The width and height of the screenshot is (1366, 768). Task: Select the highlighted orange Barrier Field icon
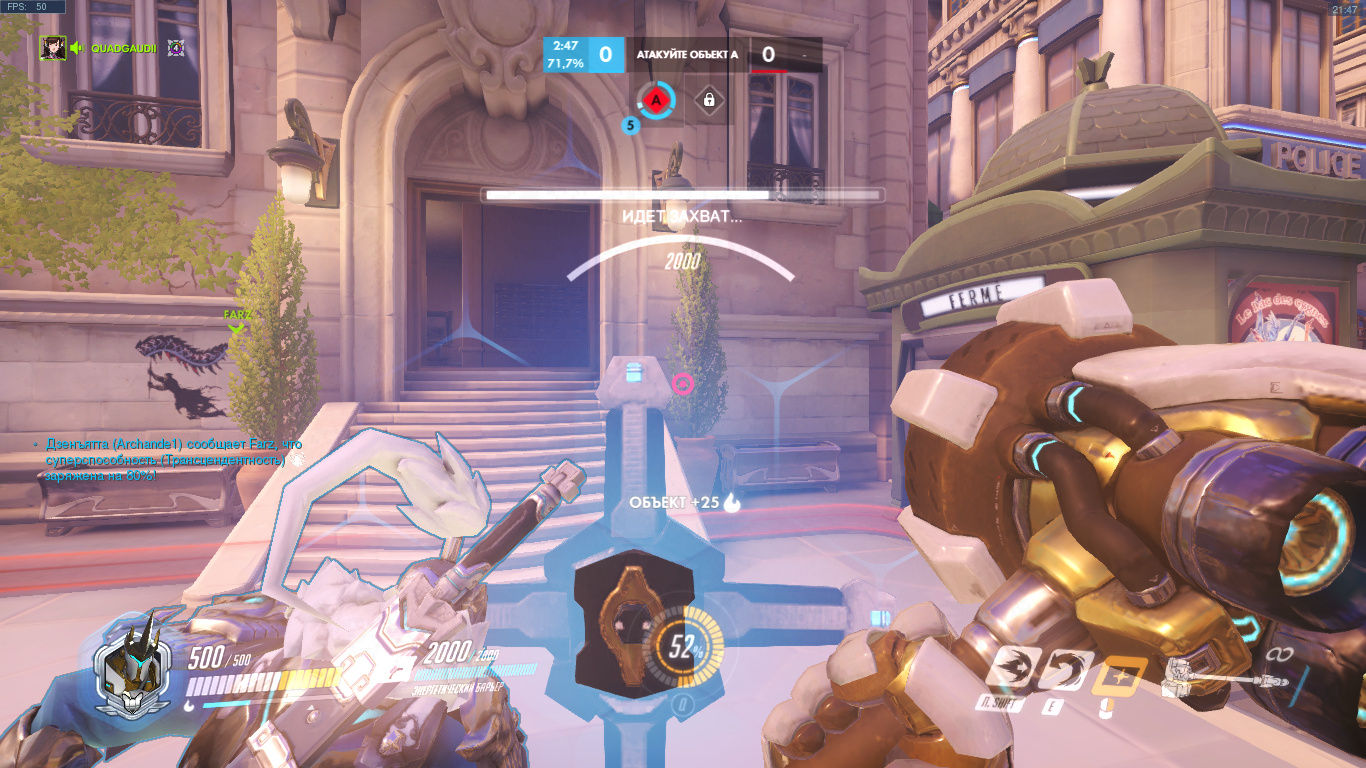click(1119, 678)
